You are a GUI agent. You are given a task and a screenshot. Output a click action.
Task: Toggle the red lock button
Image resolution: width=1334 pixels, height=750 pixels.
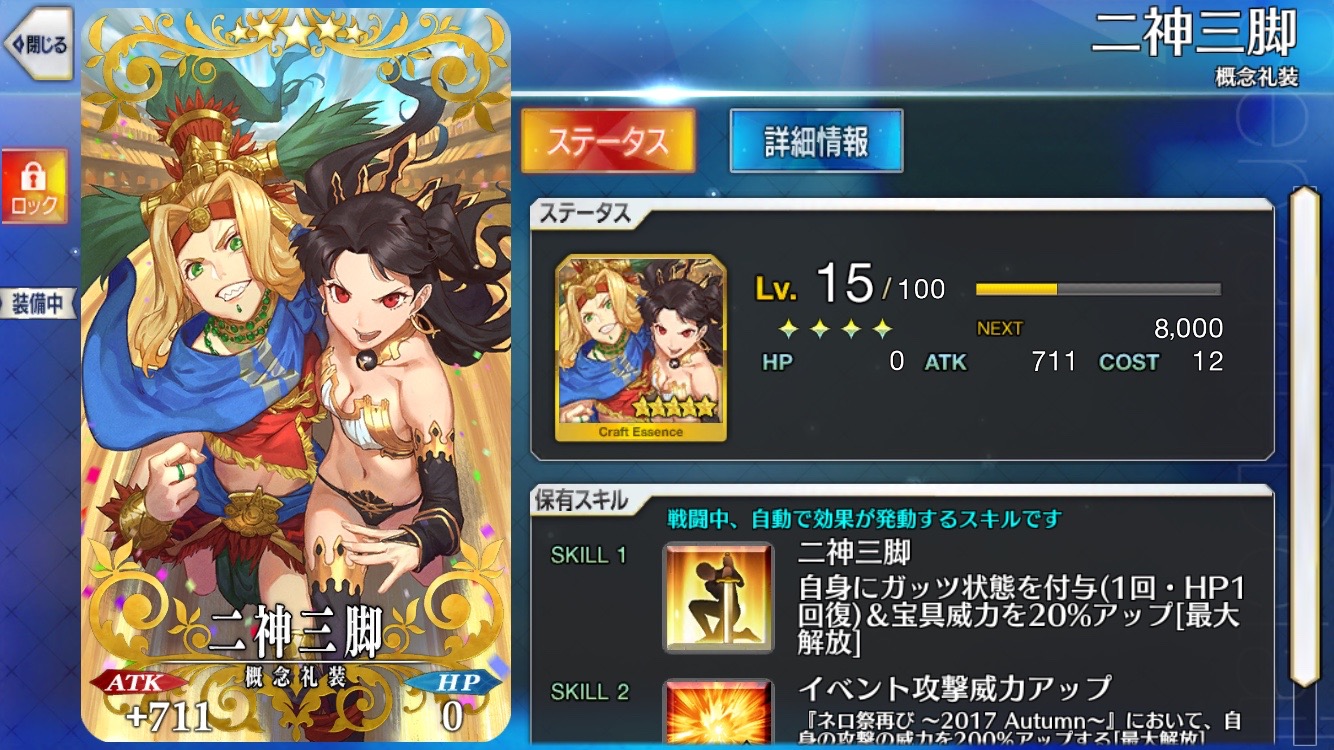(x=35, y=187)
